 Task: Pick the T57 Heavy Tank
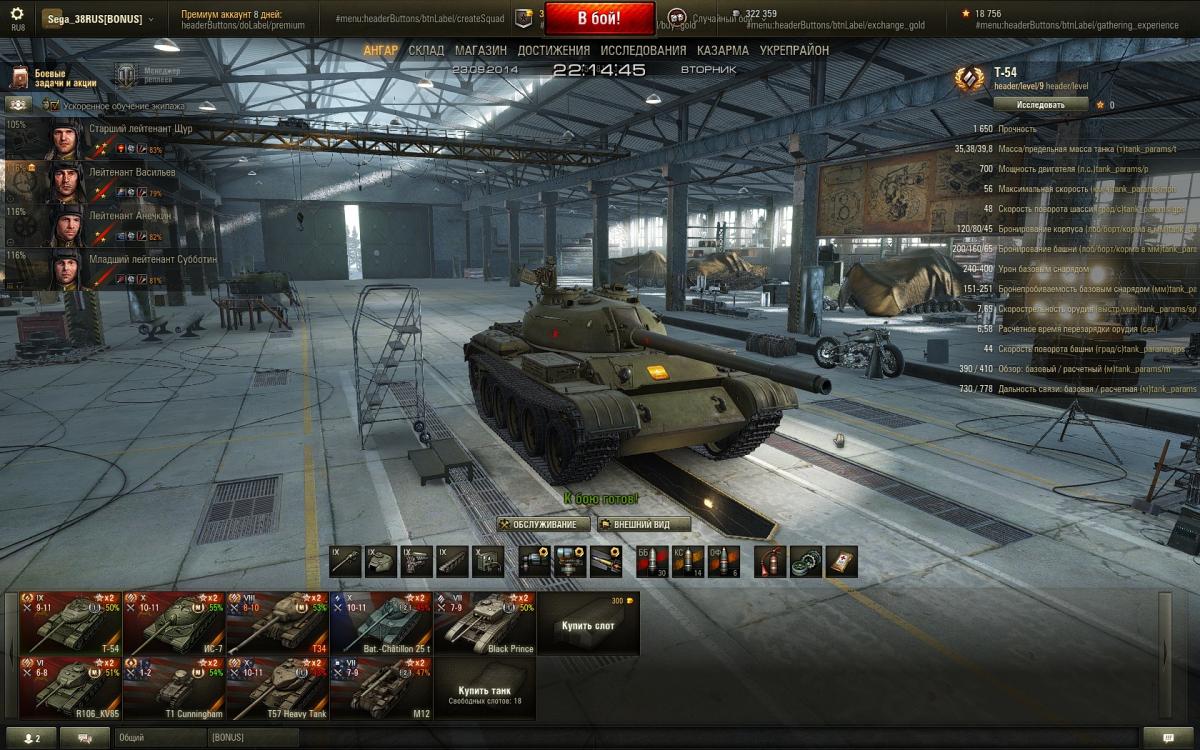click(x=277, y=688)
